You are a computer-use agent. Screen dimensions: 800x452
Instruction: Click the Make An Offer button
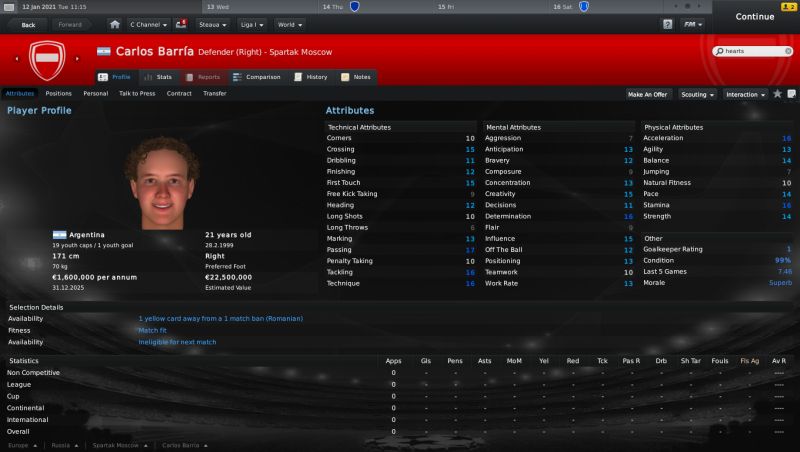647,94
